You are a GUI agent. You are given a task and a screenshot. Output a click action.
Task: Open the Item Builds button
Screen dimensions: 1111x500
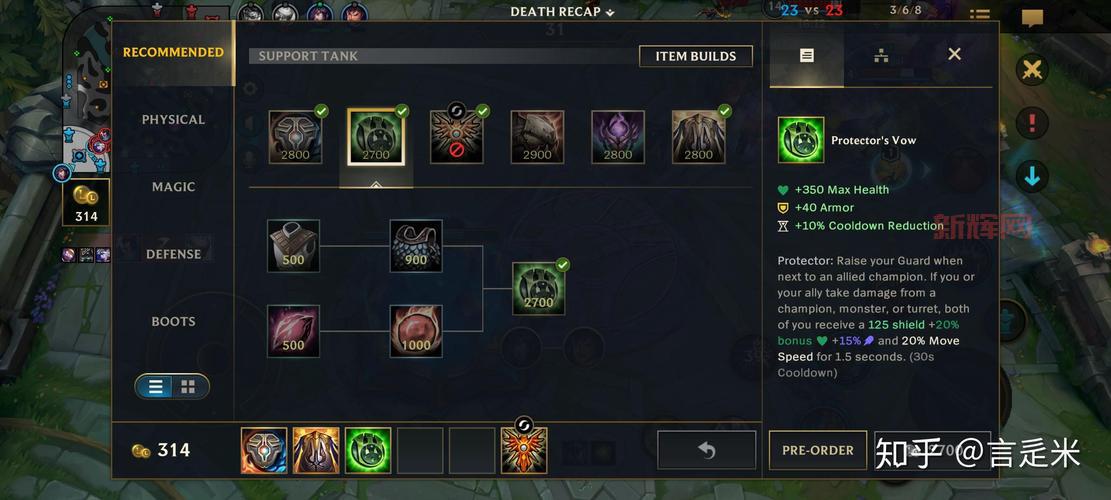point(695,56)
